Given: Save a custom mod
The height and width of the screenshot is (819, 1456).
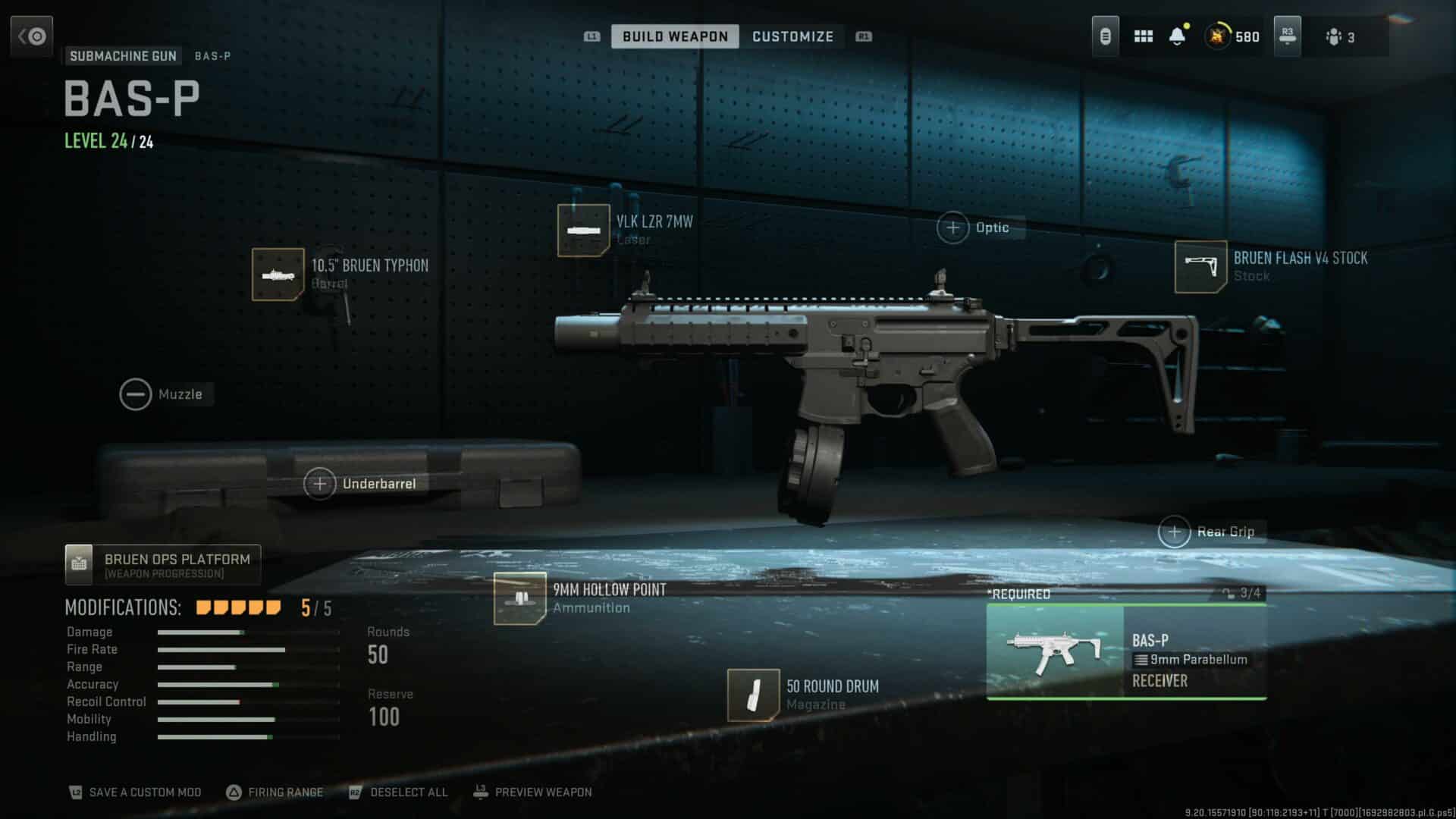Looking at the screenshot, I should pos(136,792).
